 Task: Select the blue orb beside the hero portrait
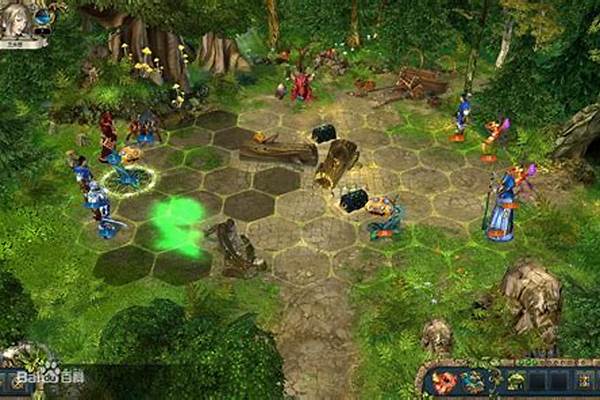click(x=44, y=17)
